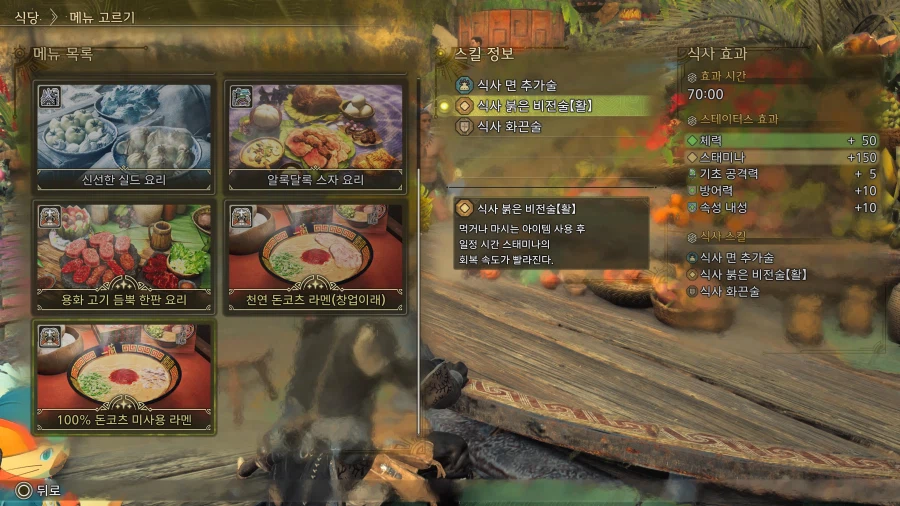Image resolution: width=900 pixels, height=506 pixels.
Task: Choose the 알록달록 스자 요리 dish
Action: point(318,136)
